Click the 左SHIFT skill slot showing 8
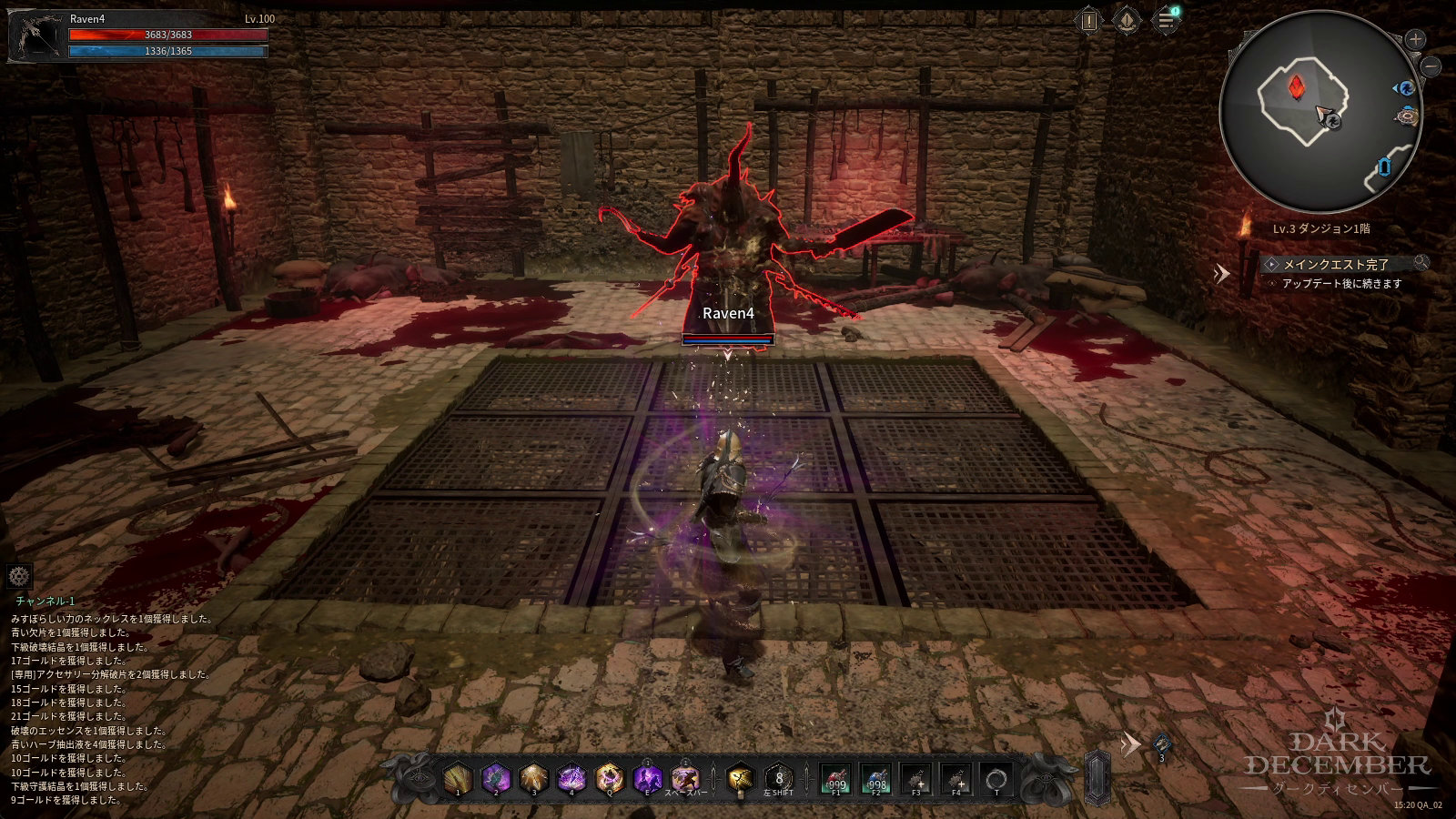 coord(779,779)
